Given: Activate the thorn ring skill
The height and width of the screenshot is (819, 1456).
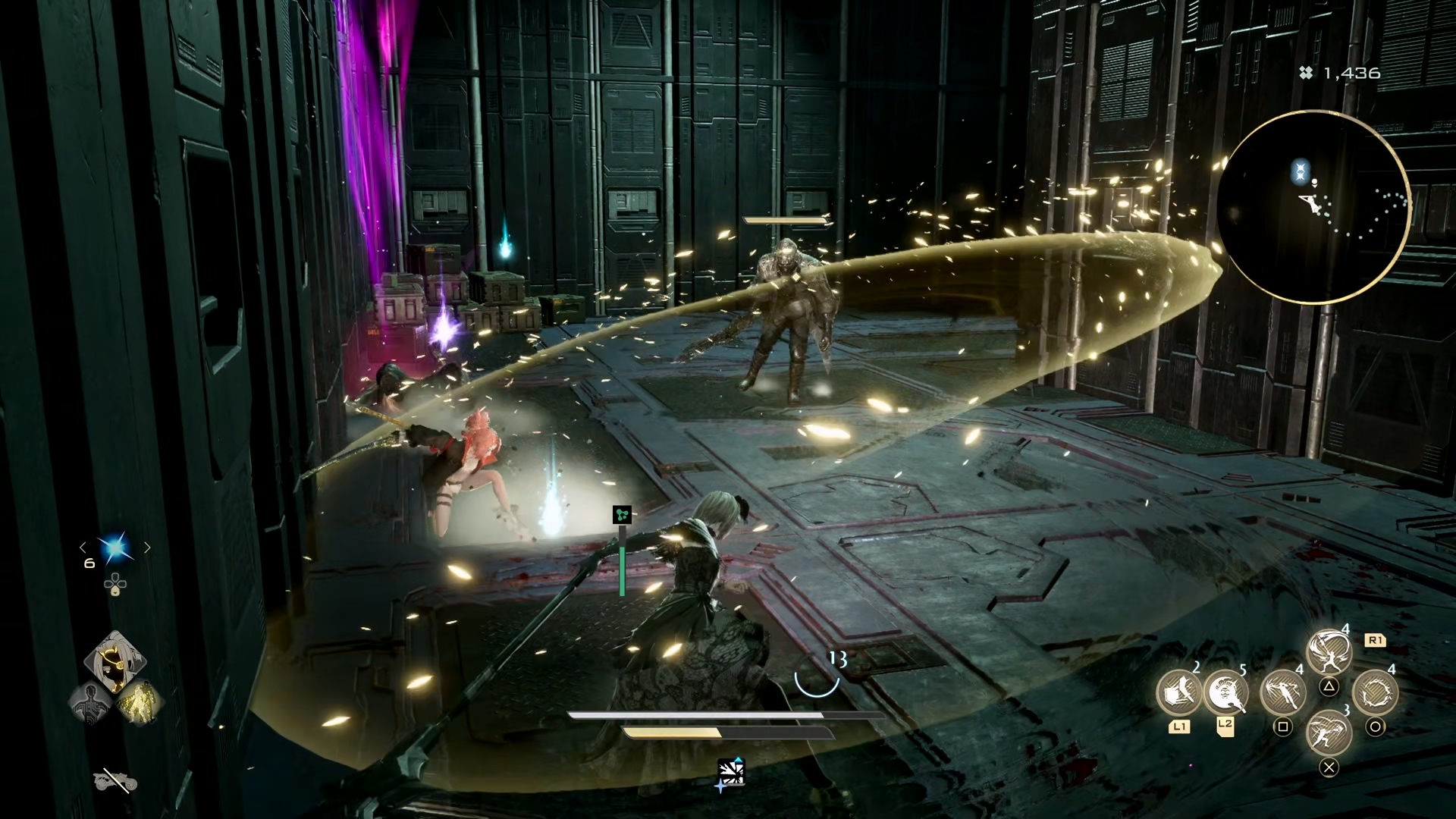Looking at the screenshot, I should [x=1375, y=692].
